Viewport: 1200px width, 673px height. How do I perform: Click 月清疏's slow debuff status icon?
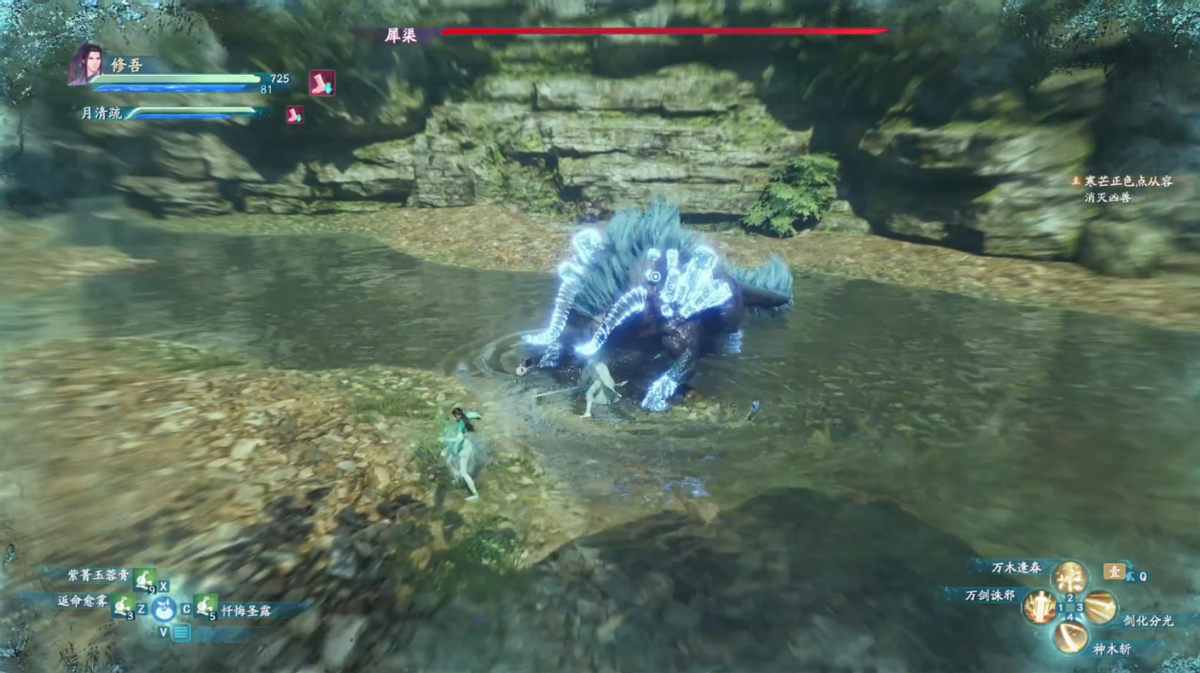coord(294,114)
